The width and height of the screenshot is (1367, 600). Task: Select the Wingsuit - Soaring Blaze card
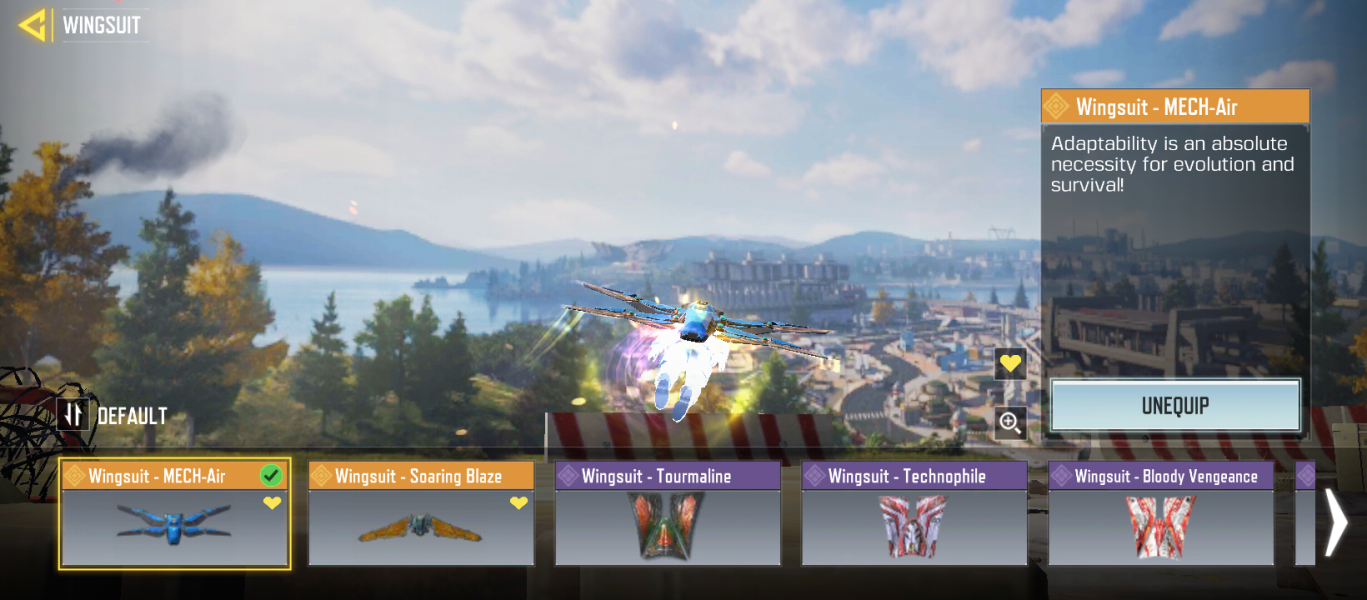421,514
